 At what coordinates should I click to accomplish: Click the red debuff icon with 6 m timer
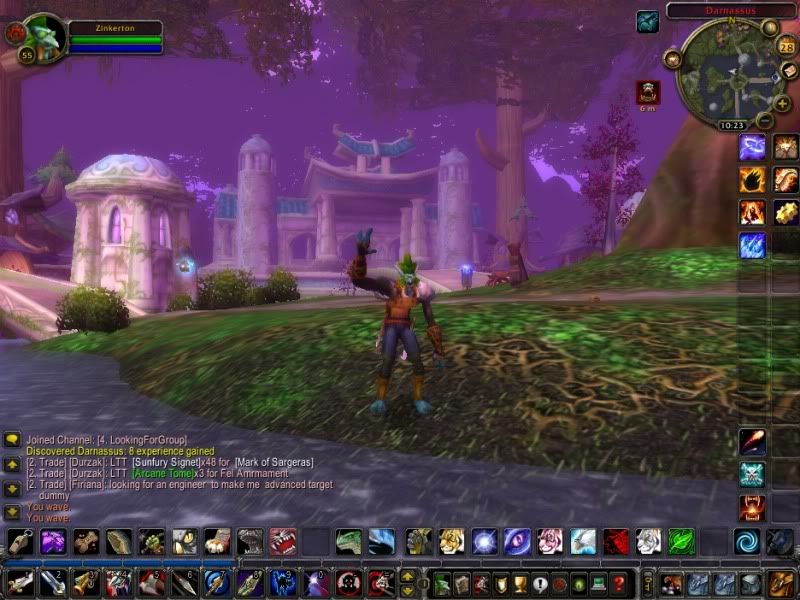pyautogui.click(x=650, y=92)
